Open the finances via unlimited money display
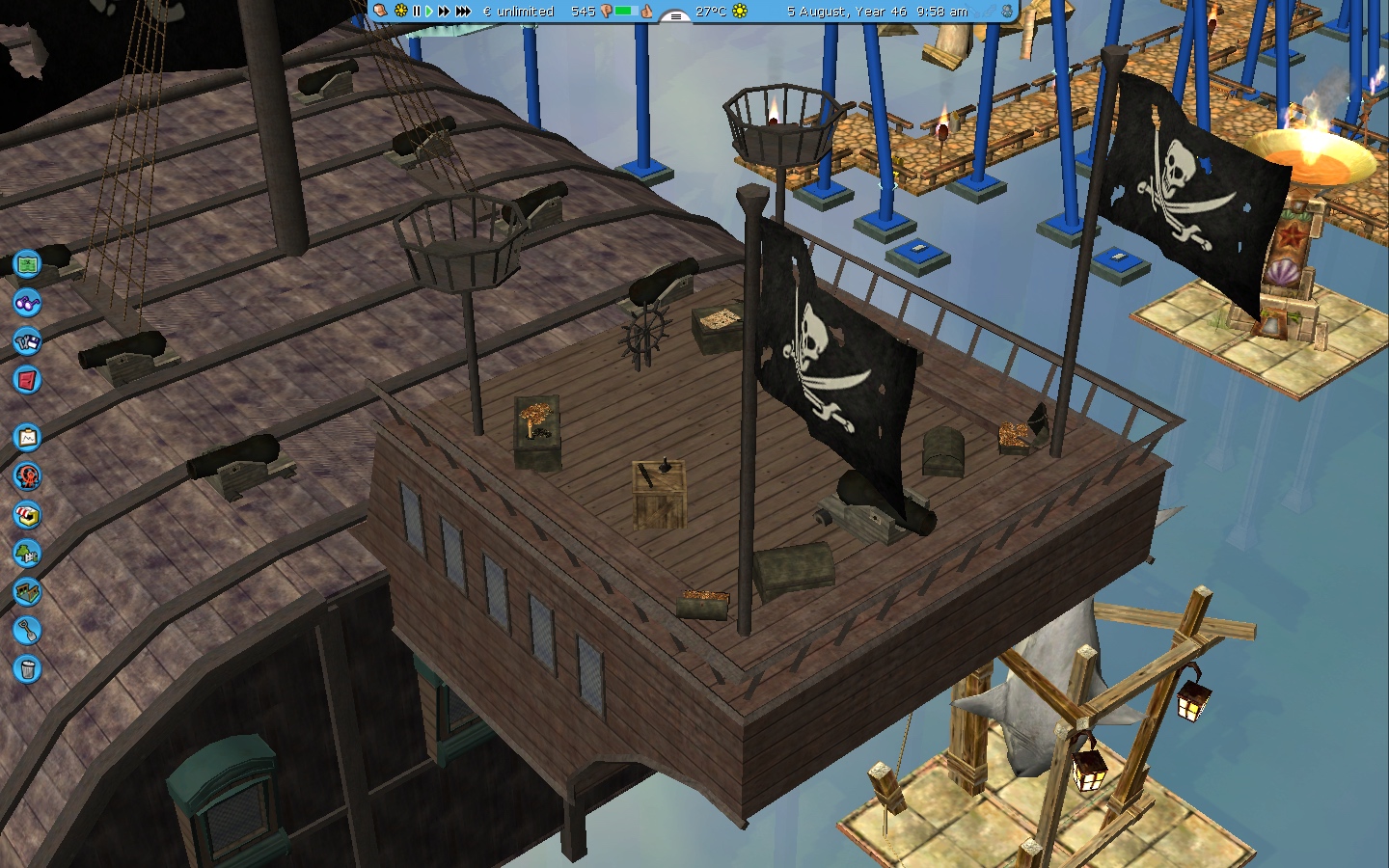Screen dimensions: 1389x868 pos(519,12)
